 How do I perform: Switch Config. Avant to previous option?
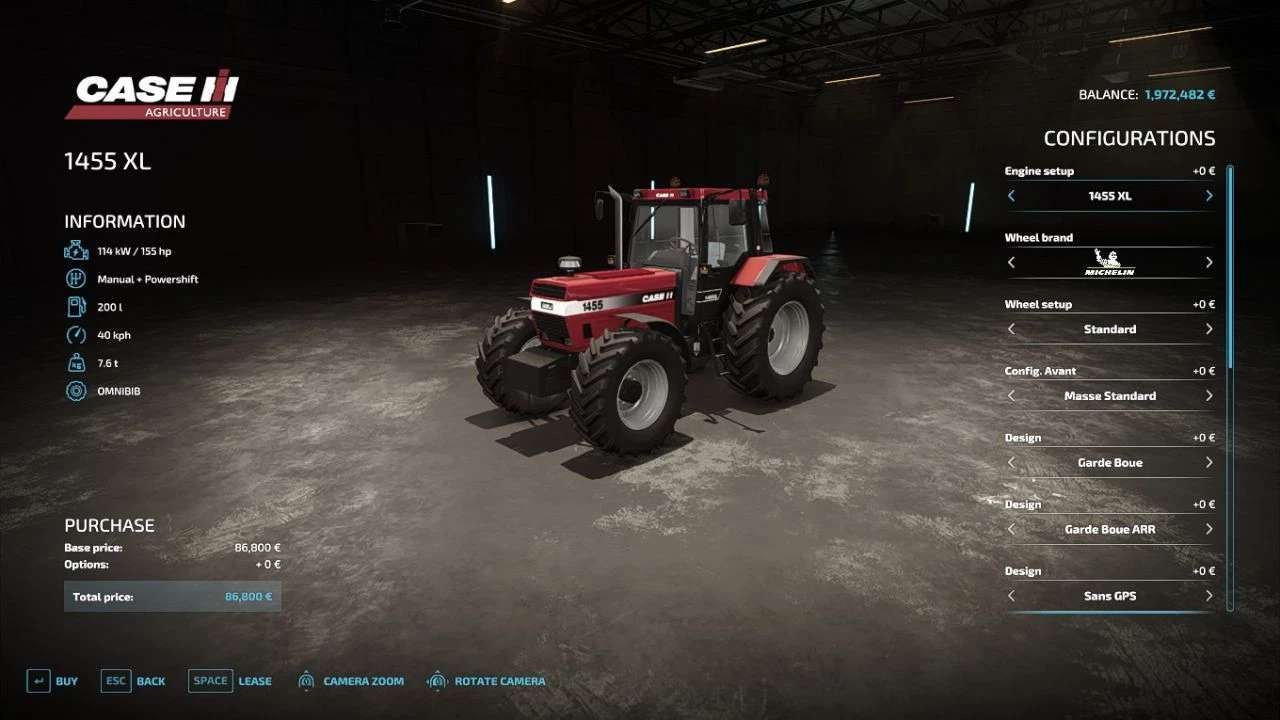[1010, 395]
